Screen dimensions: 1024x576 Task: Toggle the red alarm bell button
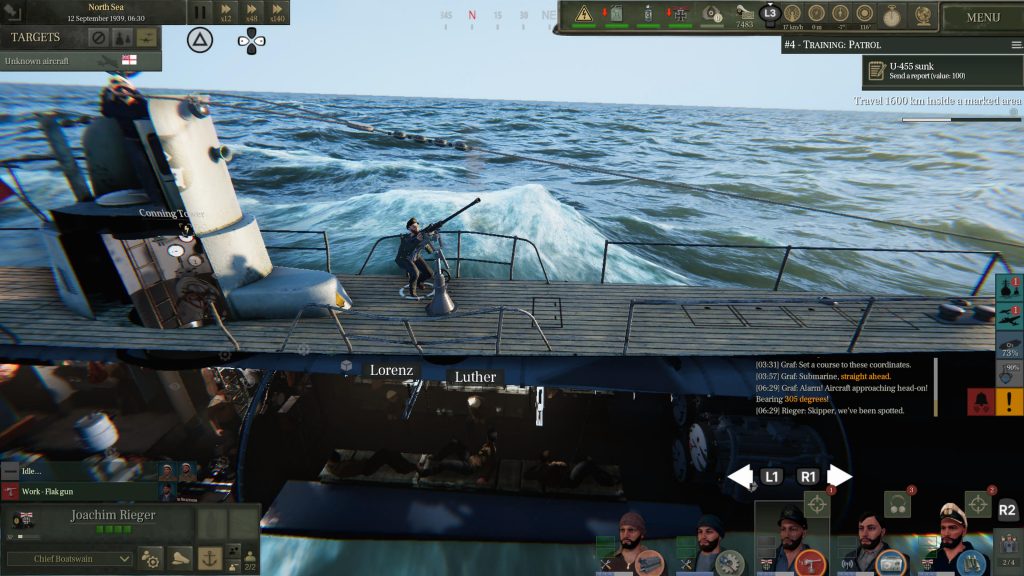tap(980, 402)
